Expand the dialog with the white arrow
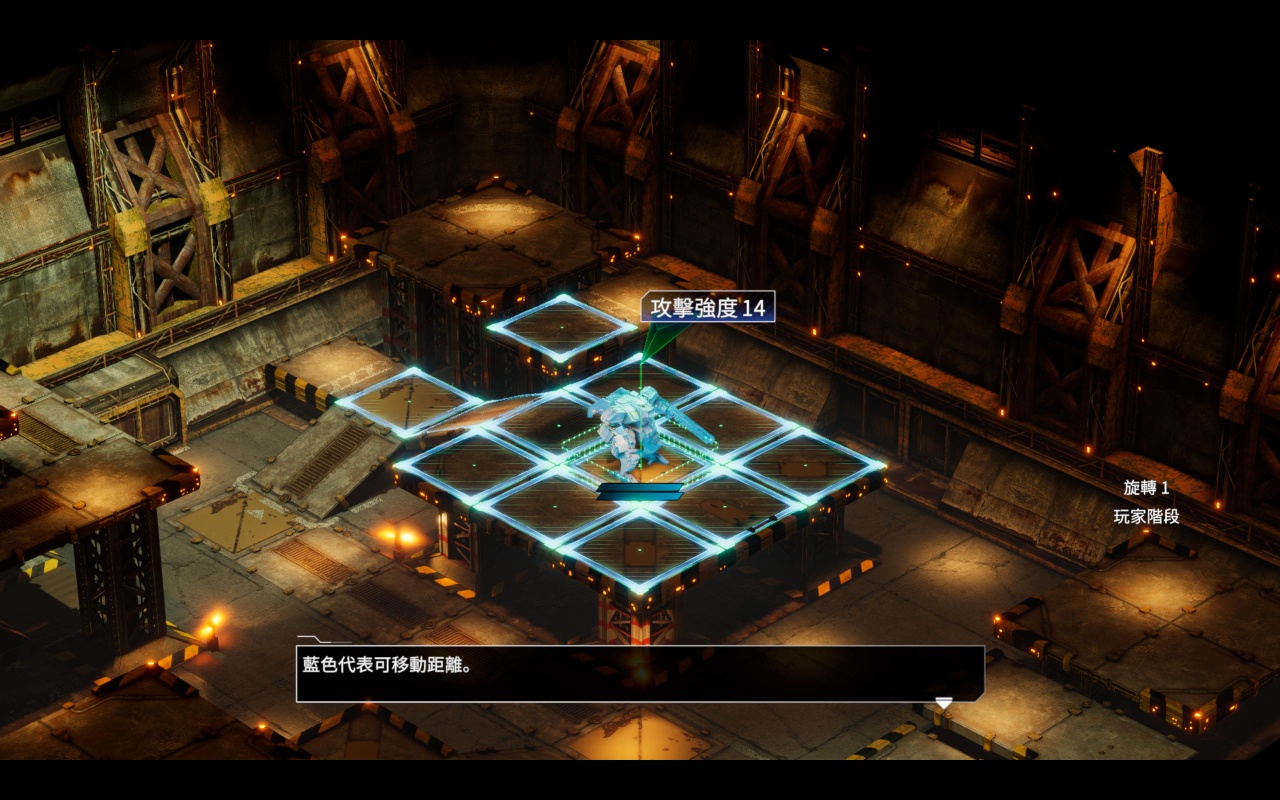1280x800 pixels. click(x=946, y=702)
